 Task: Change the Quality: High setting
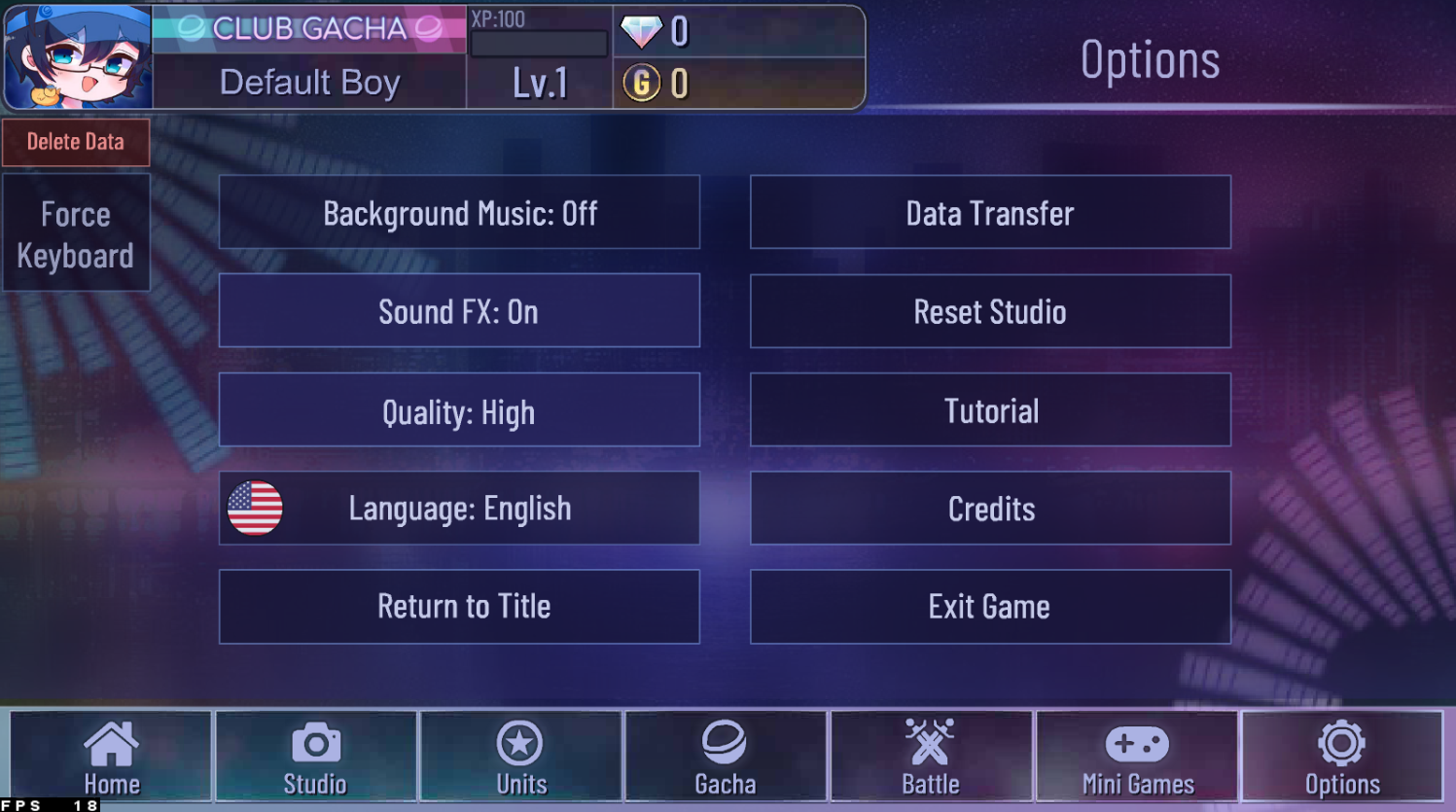pos(459,410)
